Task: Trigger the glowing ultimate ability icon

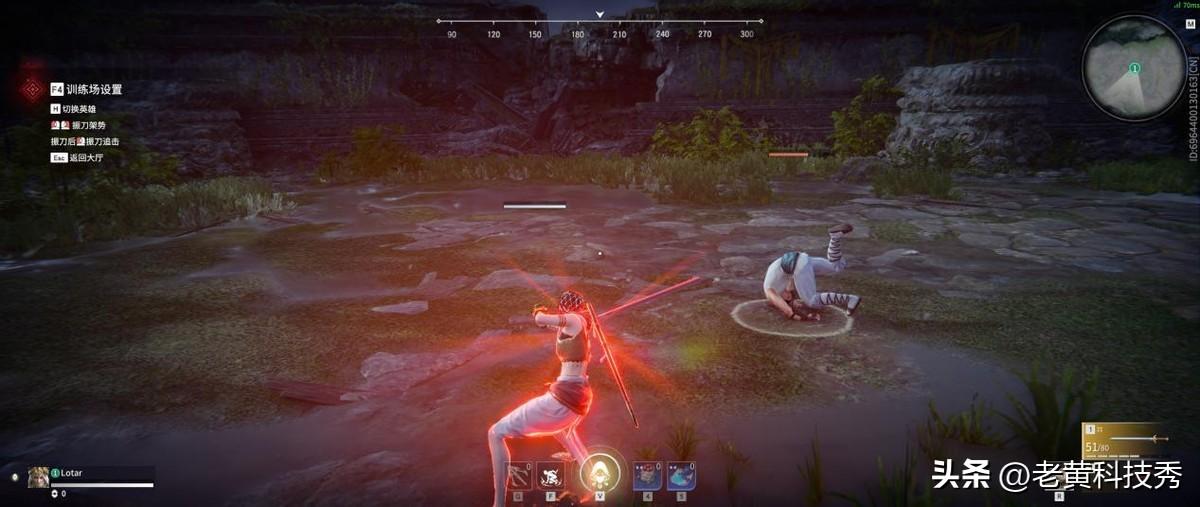Action: [x=599, y=473]
